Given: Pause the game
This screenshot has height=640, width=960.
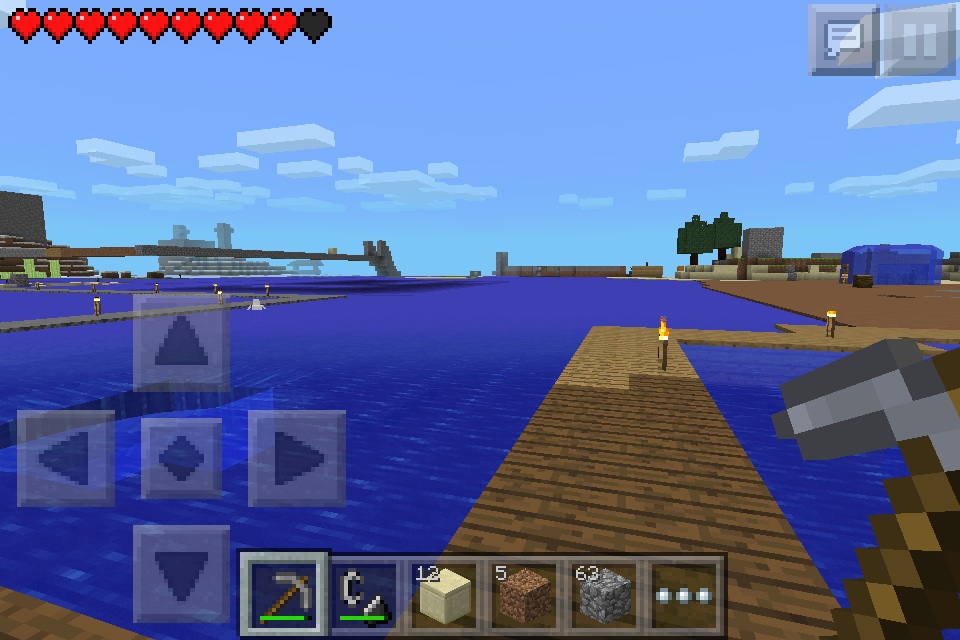Looking at the screenshot, I should [920, 40].
